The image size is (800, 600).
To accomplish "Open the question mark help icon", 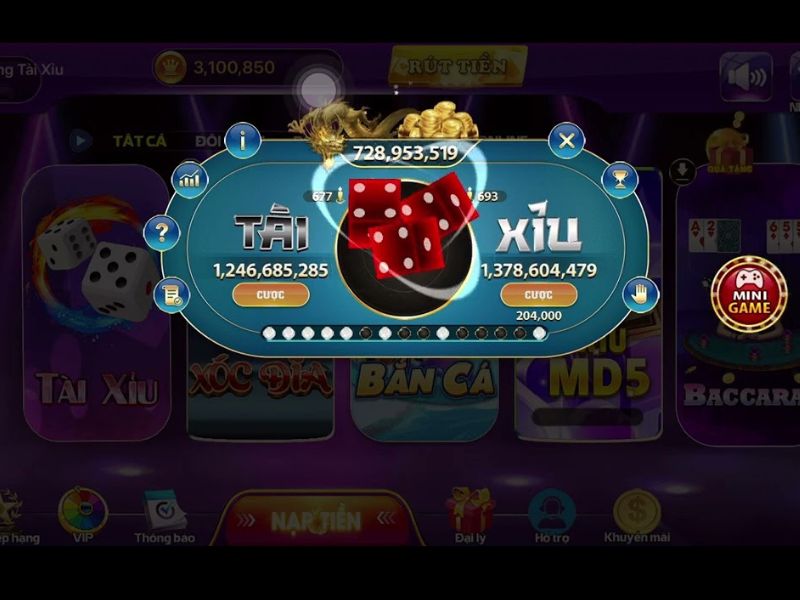I will click(160, 233).
